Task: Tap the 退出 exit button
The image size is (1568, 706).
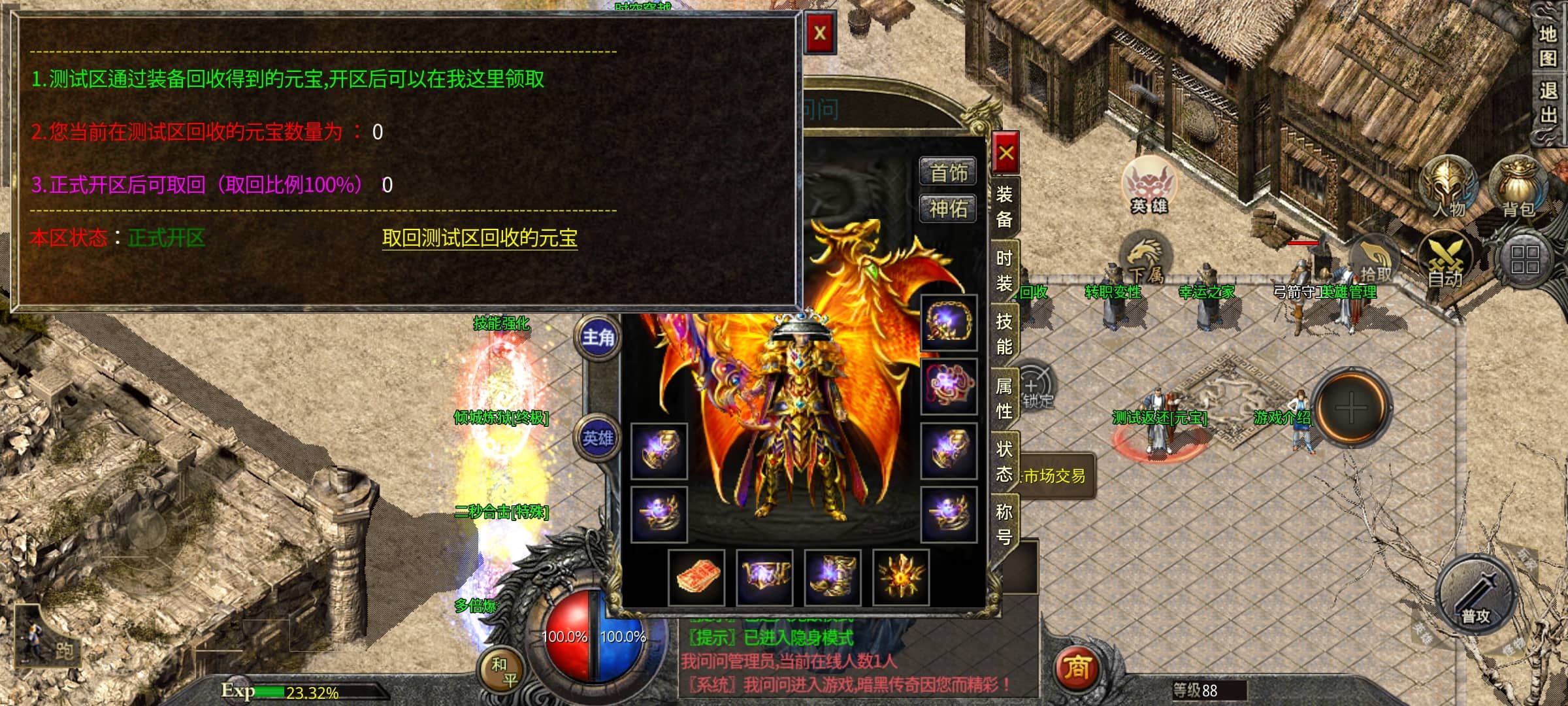Action: point(1548,102)
